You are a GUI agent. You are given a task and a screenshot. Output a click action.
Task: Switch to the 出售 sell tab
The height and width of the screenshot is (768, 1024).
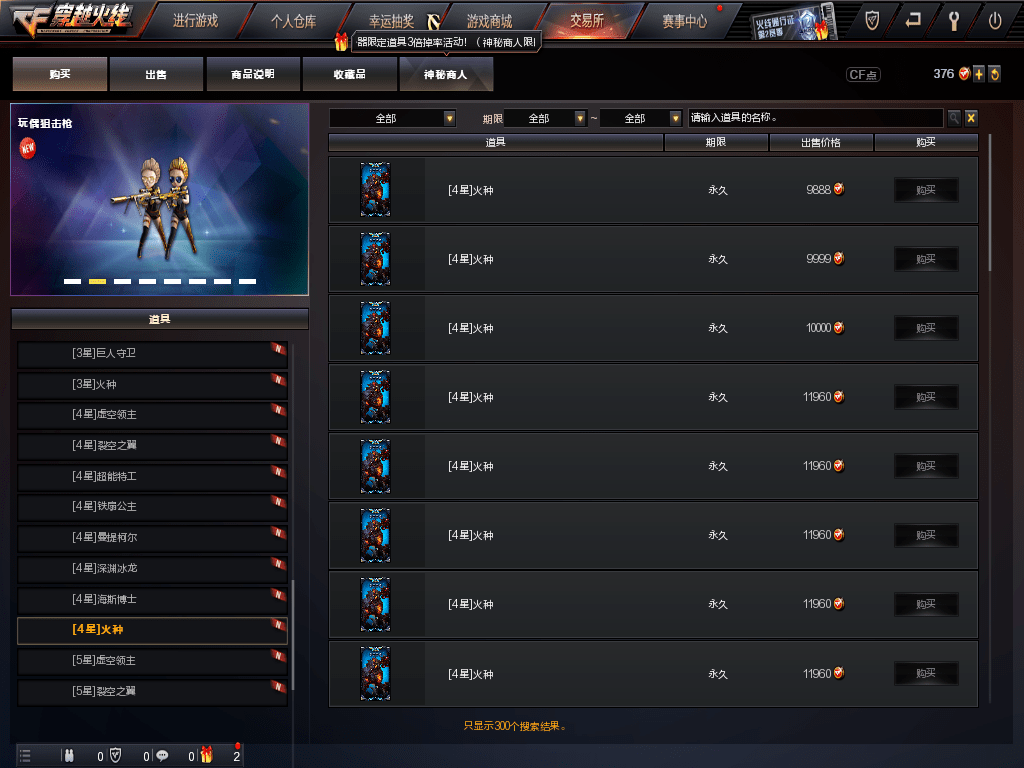tap(156, 74)
